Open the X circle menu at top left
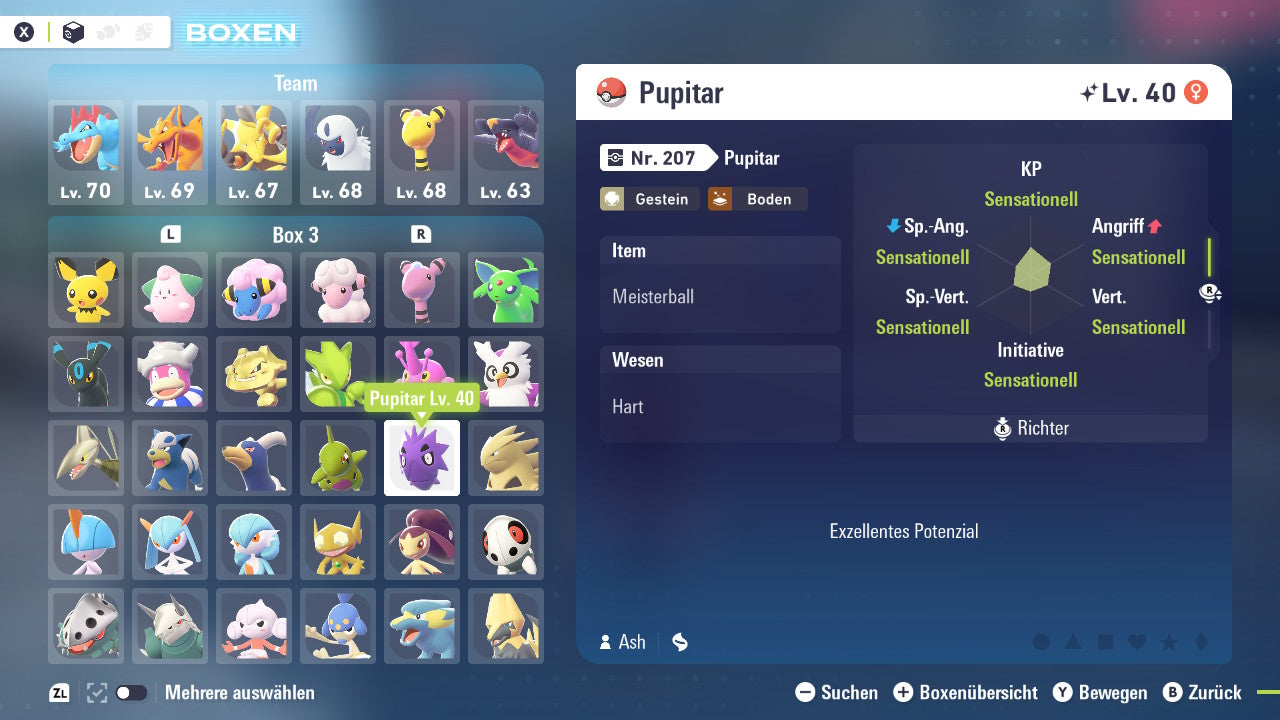 [x=25, y=31]
